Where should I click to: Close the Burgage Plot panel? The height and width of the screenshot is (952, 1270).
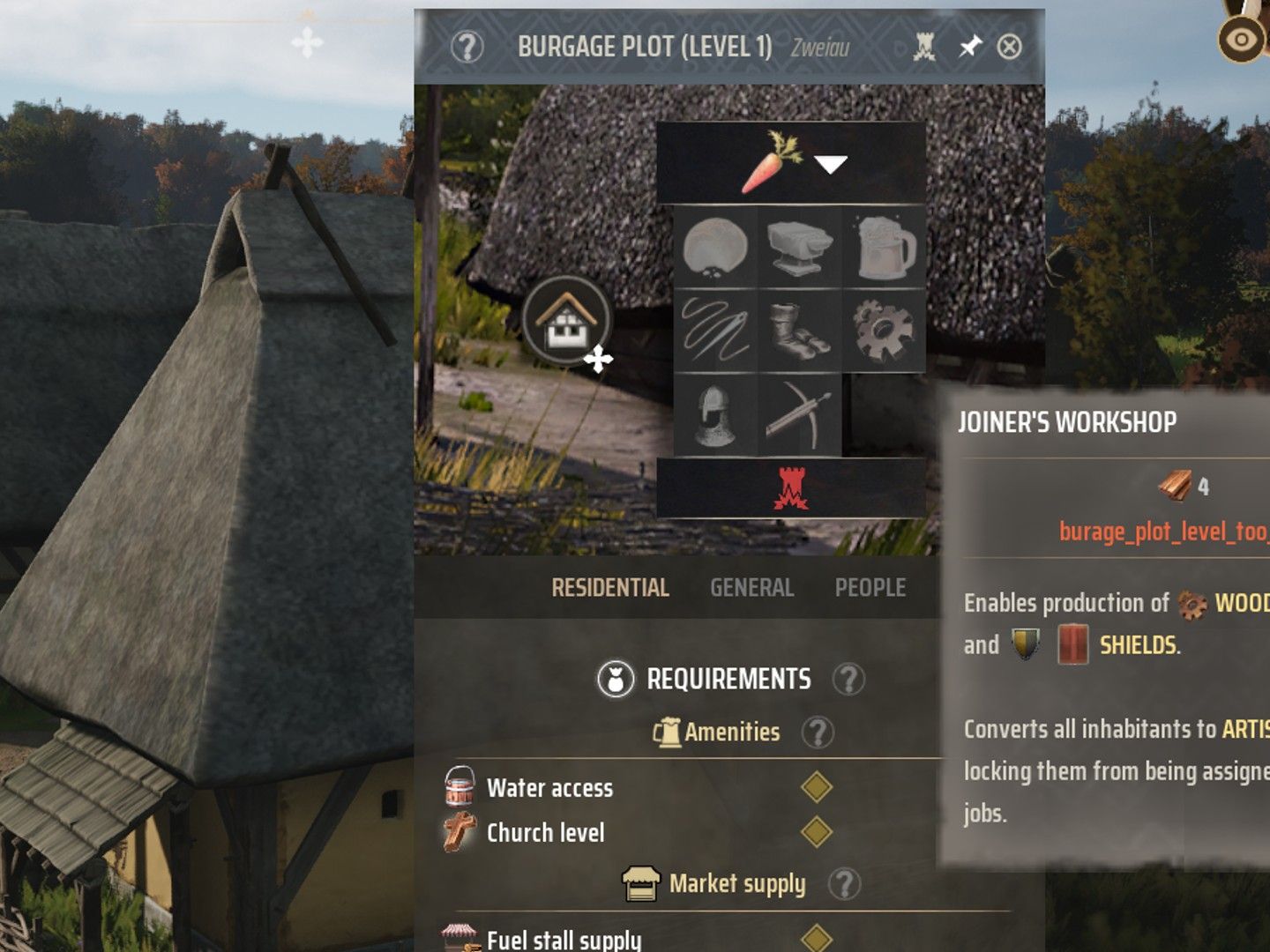tap(1009, 47)
